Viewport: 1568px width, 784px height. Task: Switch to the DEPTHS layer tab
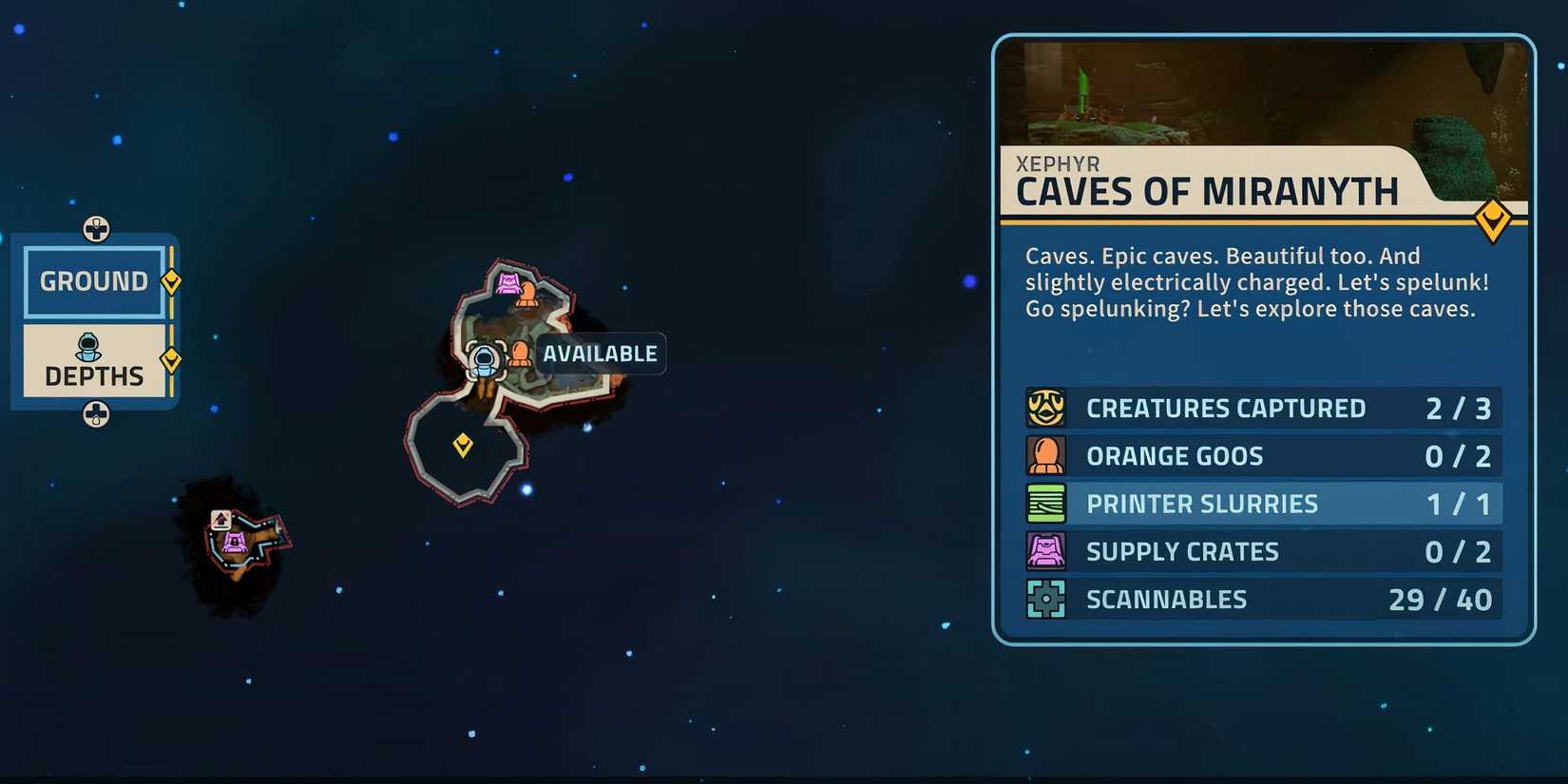pos(93,371)
